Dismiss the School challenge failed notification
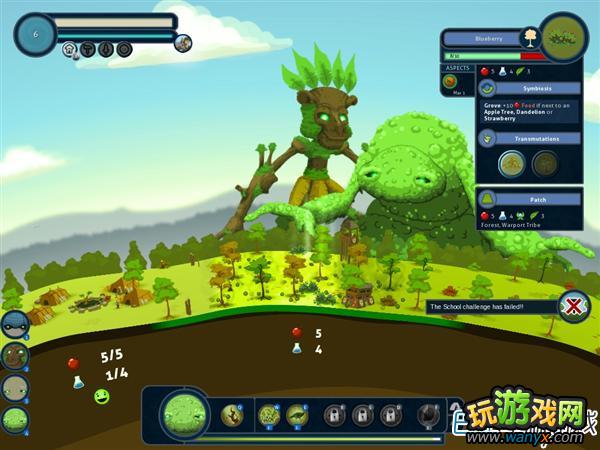Viewport: 600px width, 450px height. [573, 305]
